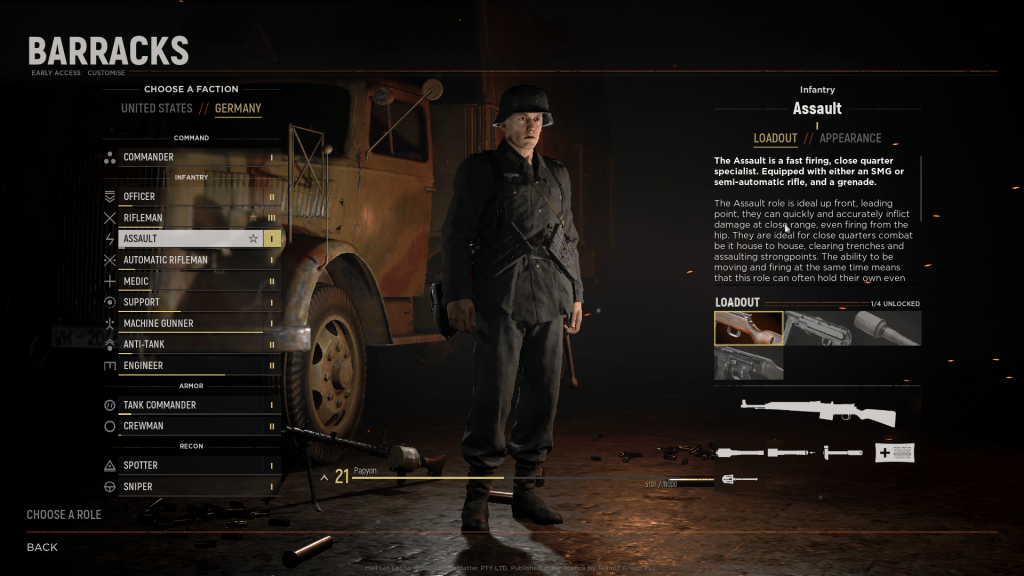1024x576 pixels.
Task: Select the Crewman role
Action: (190, 426)
